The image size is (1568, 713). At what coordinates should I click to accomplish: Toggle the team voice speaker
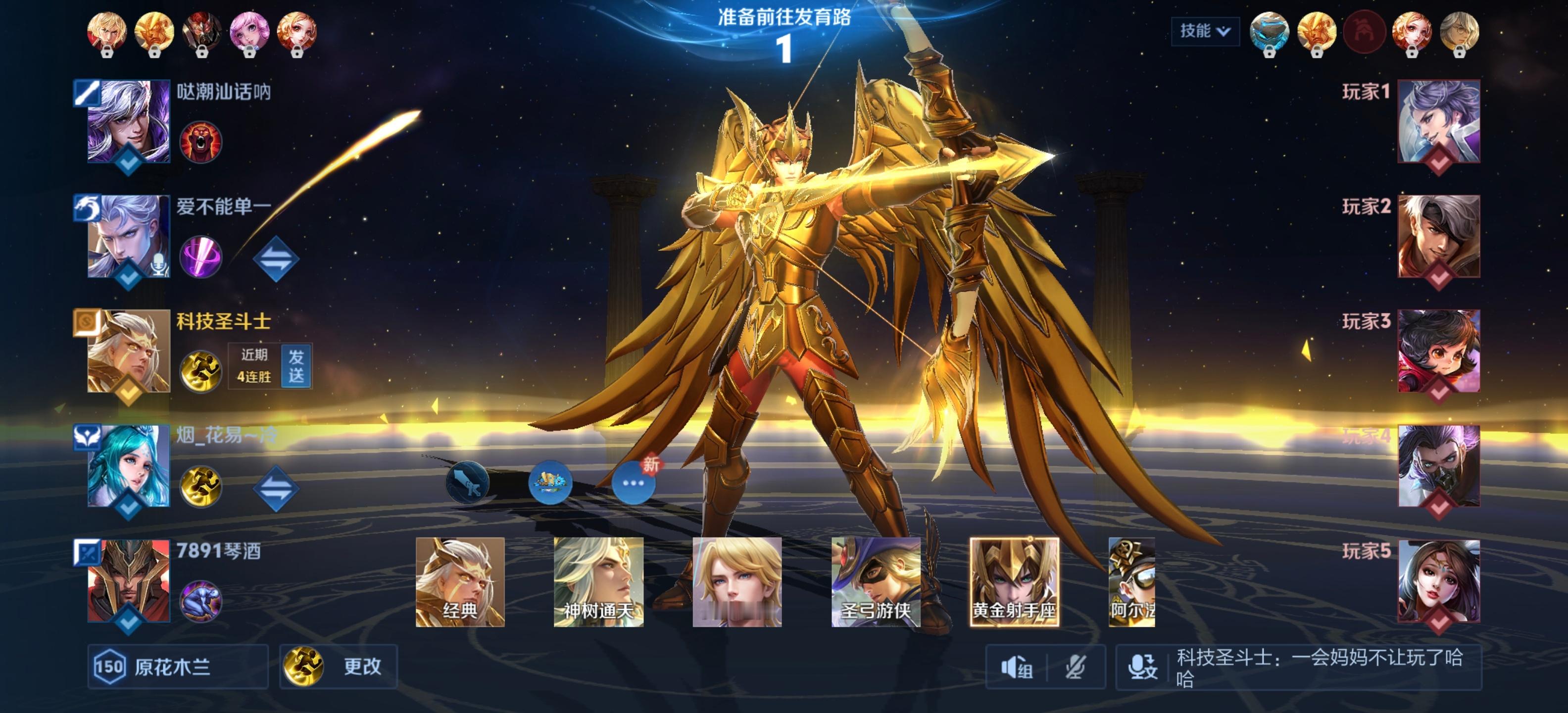click(x=1017, y=667)
